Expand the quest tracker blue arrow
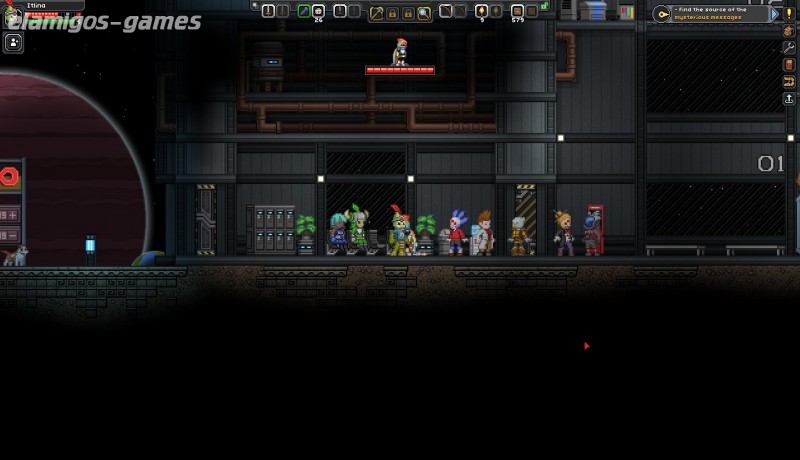The height and width of the screenshot is (460, 800). click(x=773, y=14)
